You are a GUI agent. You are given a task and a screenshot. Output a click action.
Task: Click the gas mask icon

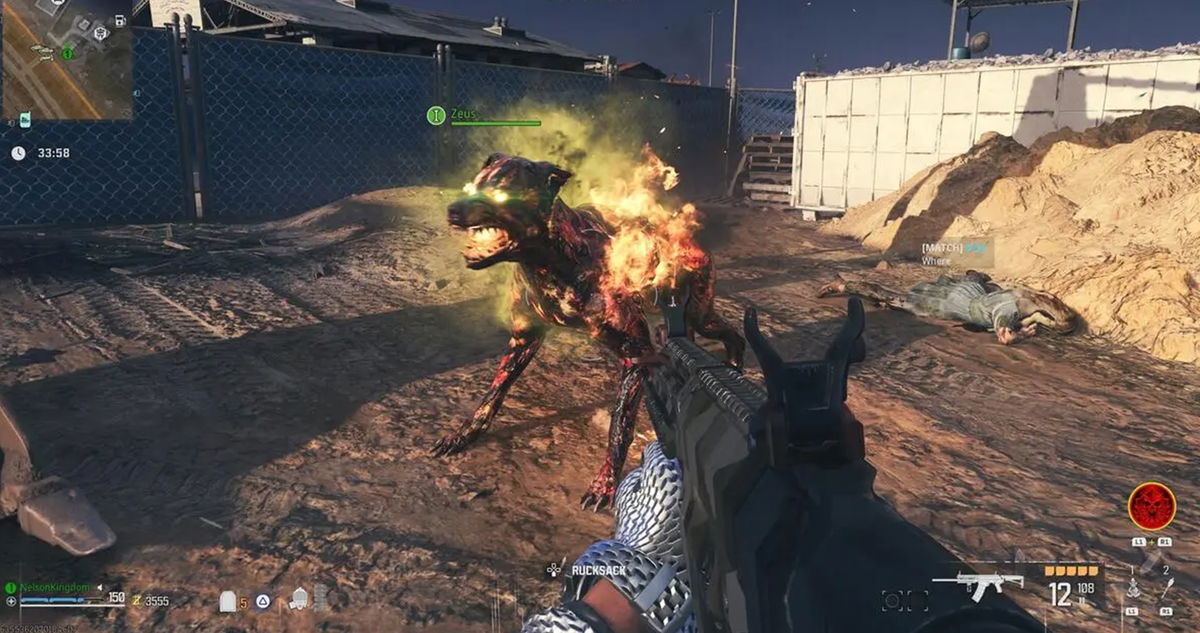tap(299, 600)
